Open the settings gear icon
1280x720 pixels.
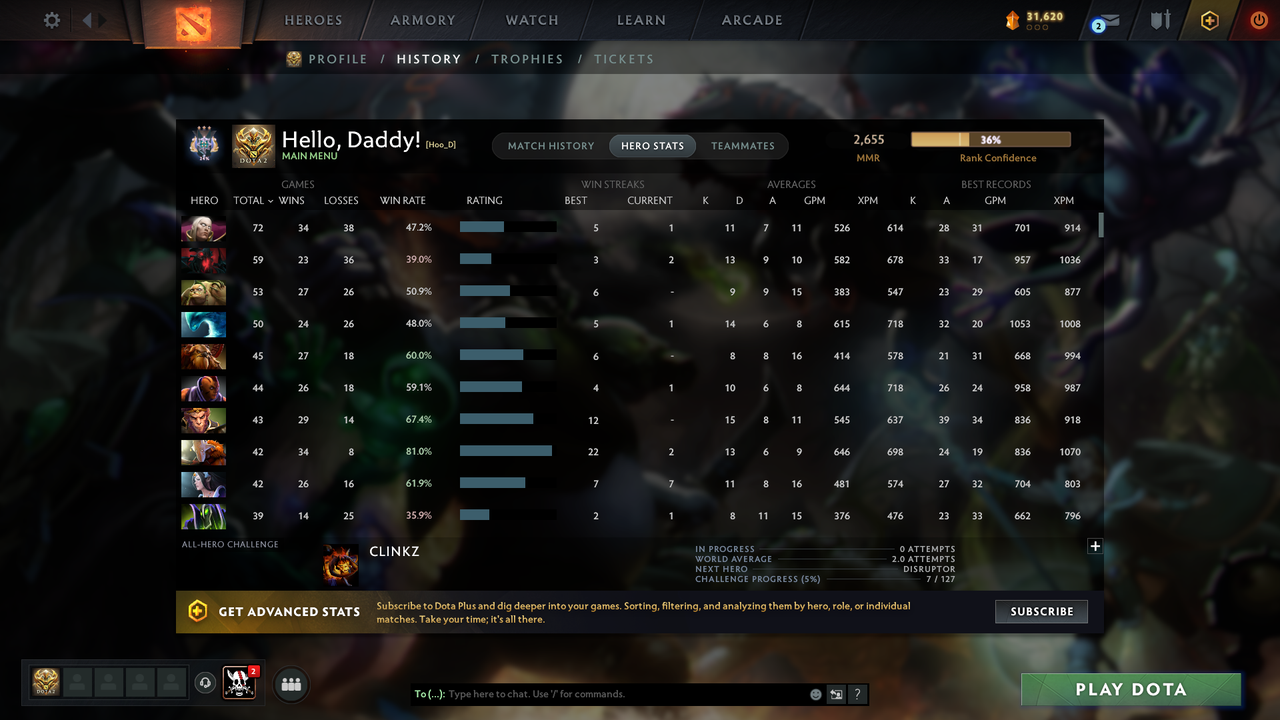coord(51,19)
